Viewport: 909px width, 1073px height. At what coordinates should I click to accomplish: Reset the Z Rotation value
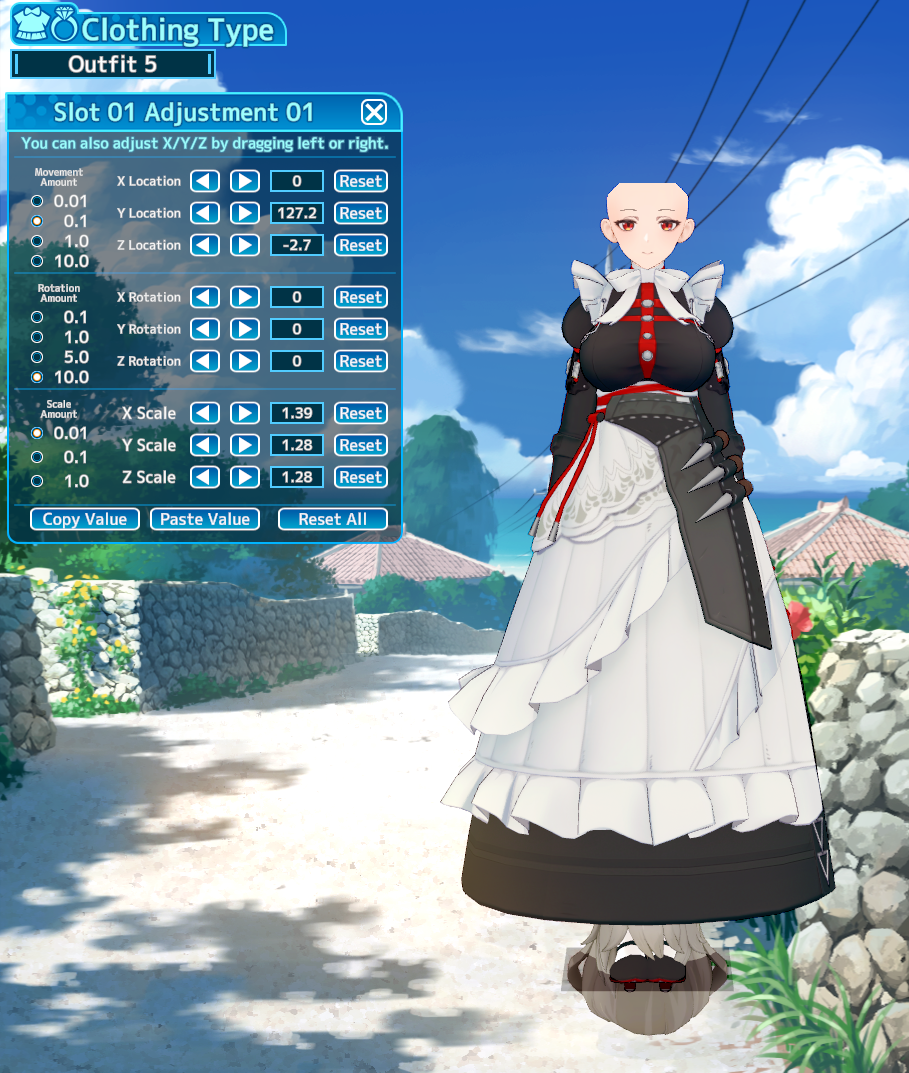tap(360, 361)
